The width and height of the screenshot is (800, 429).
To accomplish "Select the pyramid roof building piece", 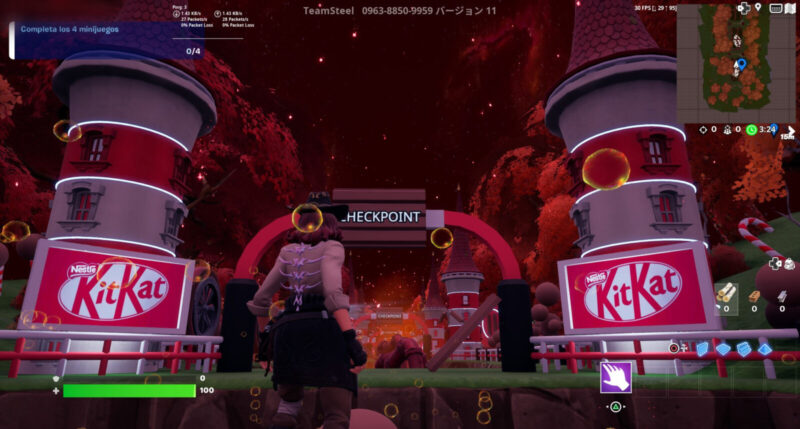I will (x=765, y=348).
